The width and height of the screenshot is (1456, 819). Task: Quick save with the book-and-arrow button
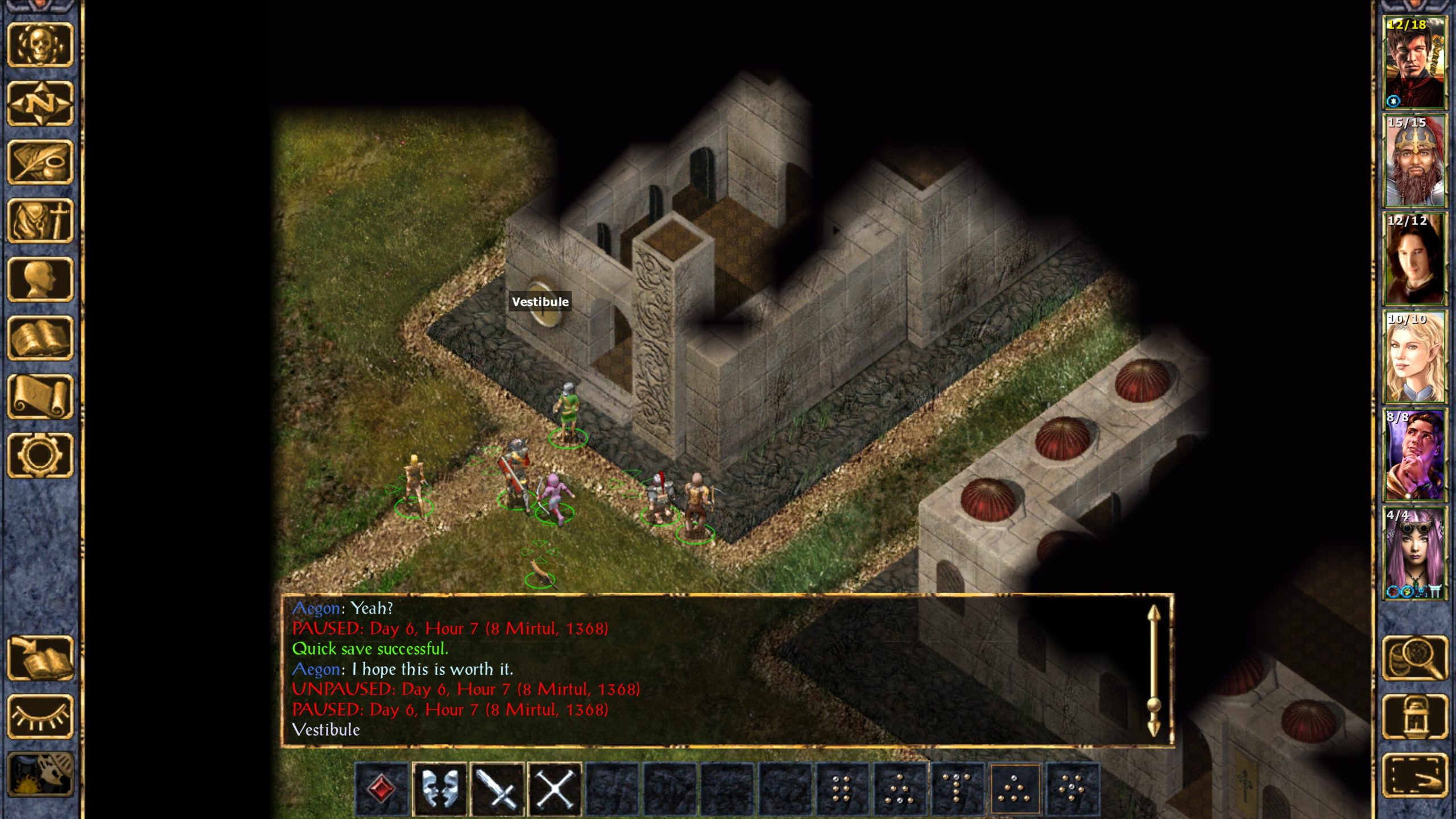(40, 658)
